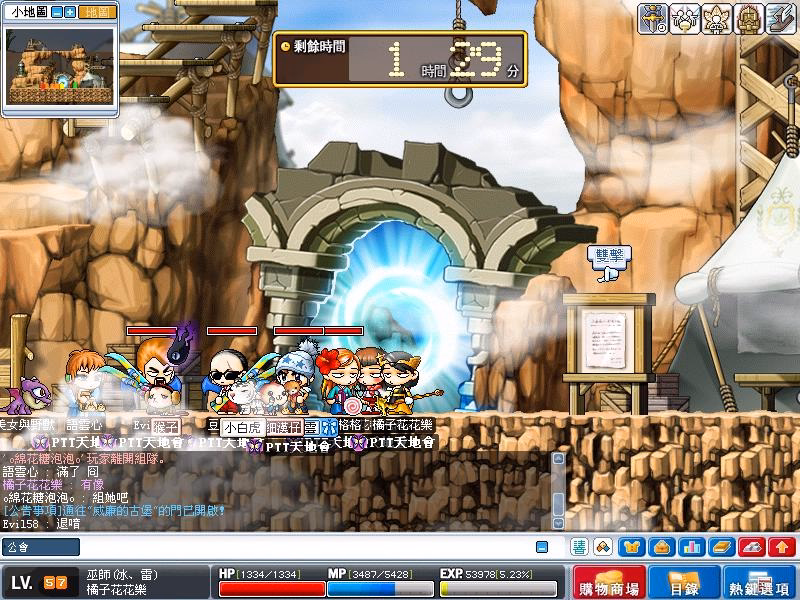This screenshot has width=800, height=600.
Task: Show the stats bar-chart icon
Action: (691, 547)
